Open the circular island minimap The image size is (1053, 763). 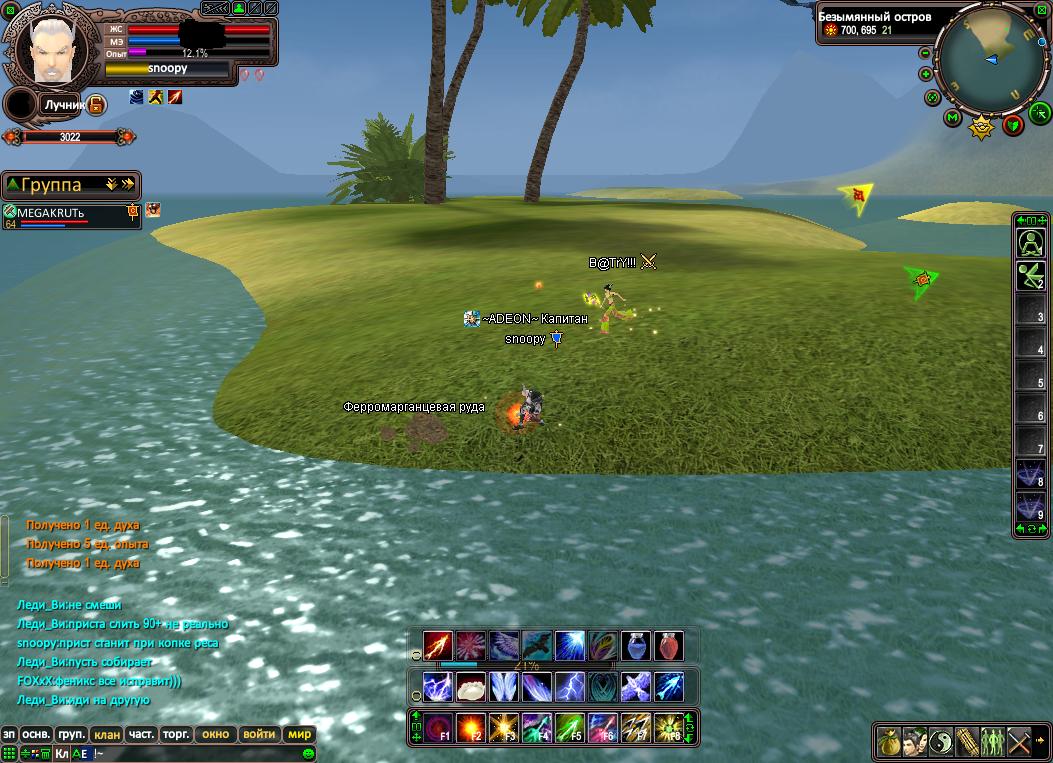point(991,59)
